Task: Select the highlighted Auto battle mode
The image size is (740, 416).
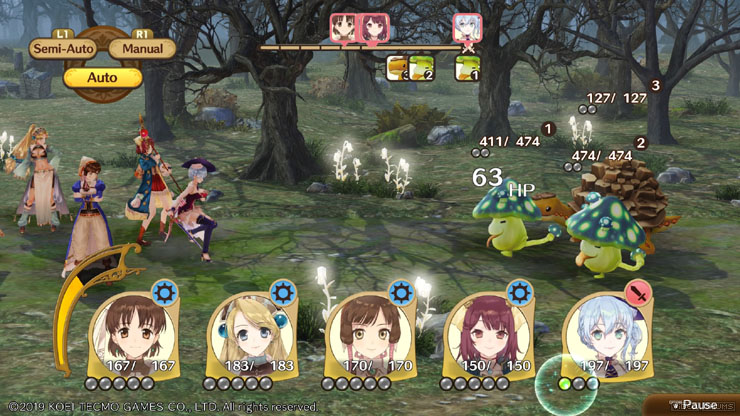Action: pyautogui.click(x=102, y=77)
